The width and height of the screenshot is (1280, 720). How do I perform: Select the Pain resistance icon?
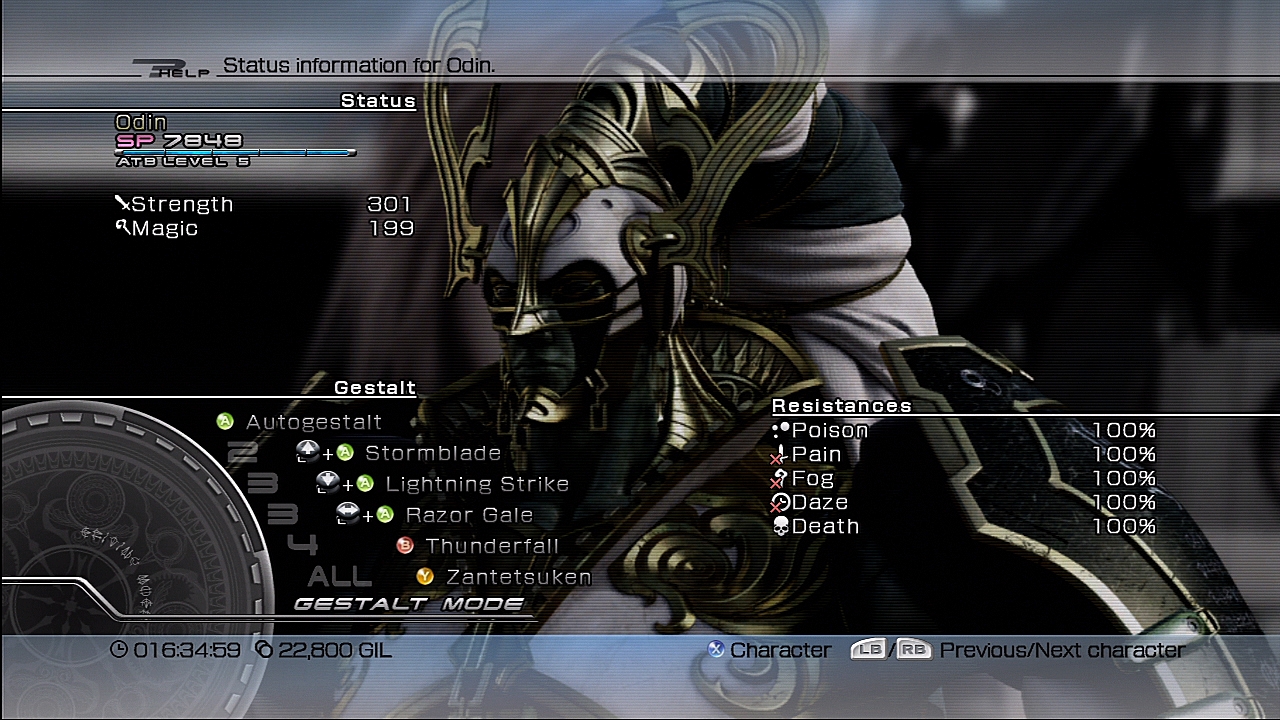780,454
